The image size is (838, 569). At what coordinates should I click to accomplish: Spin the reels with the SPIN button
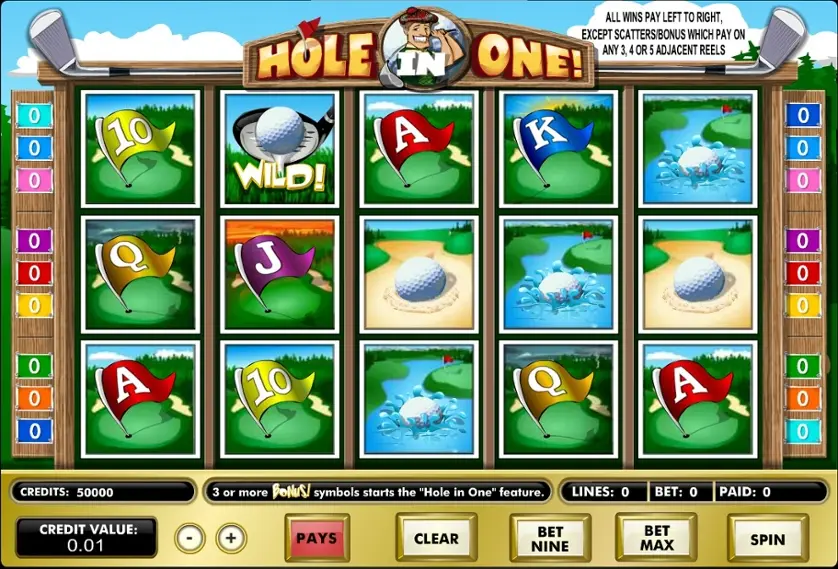[x=767, y=538]
